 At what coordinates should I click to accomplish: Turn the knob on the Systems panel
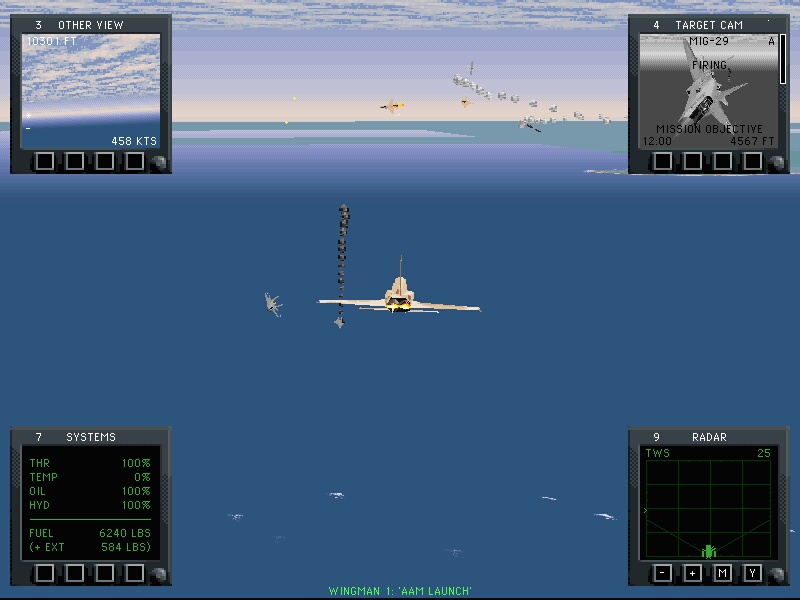click(157, 577)
